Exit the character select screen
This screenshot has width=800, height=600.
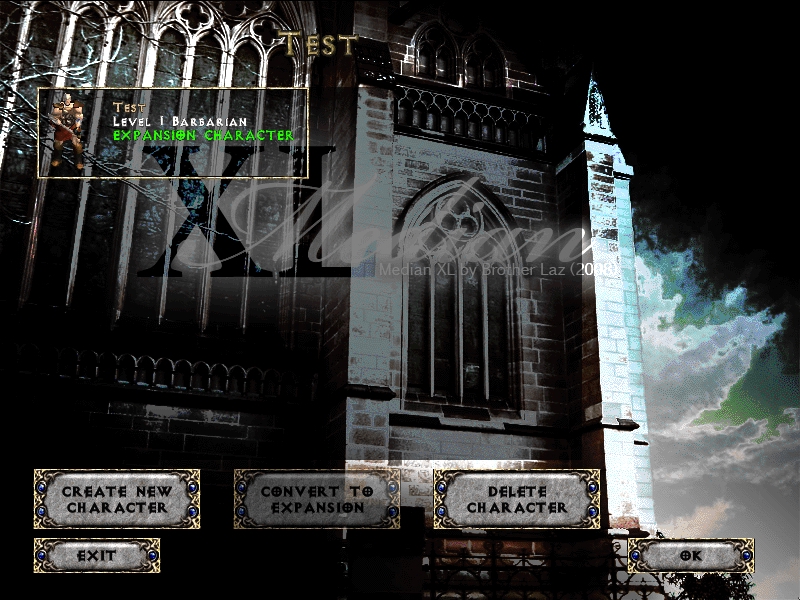[x=96, y=555]
